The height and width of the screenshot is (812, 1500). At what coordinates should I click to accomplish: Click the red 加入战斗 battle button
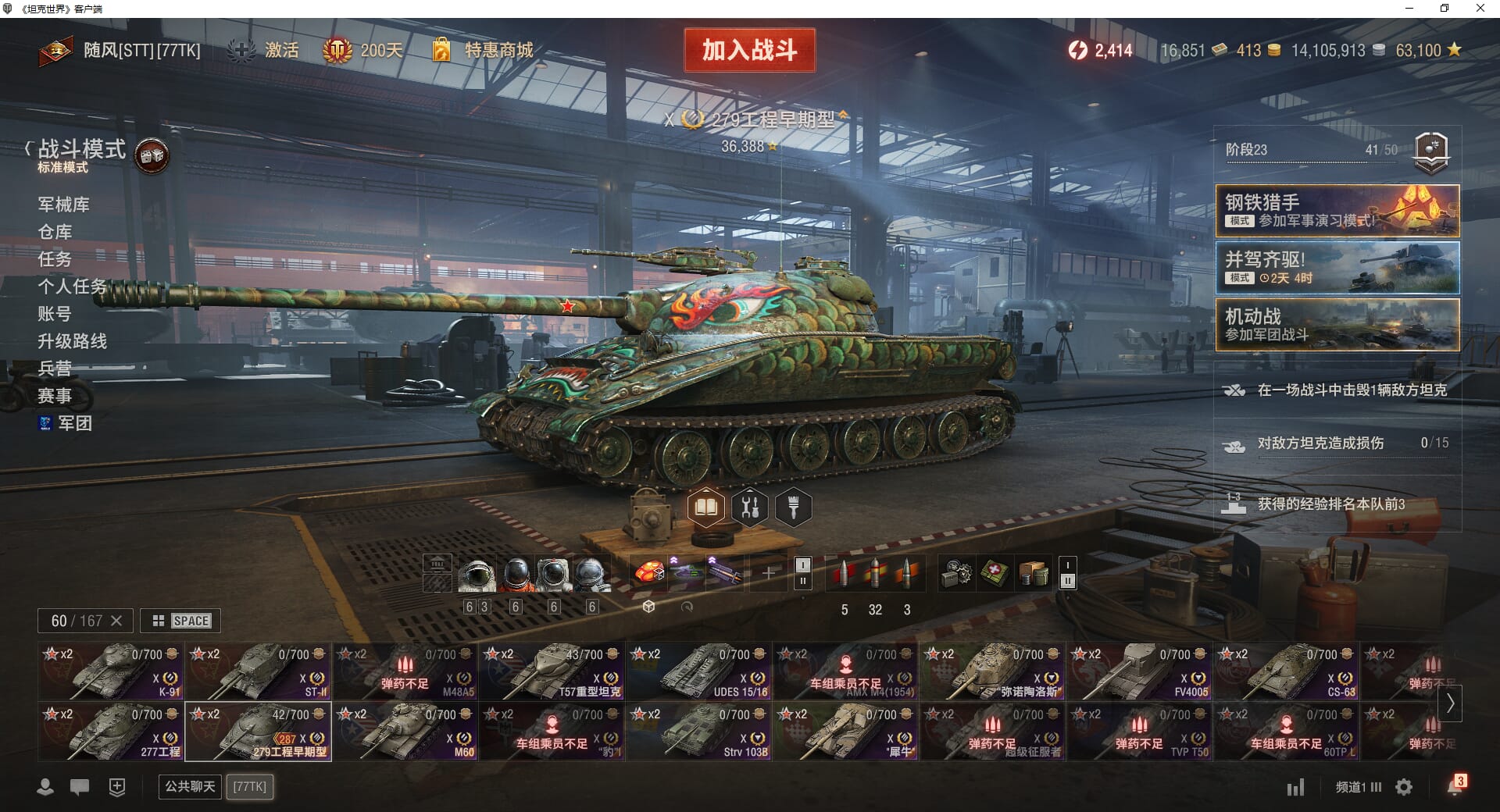(x=749, y=50)
